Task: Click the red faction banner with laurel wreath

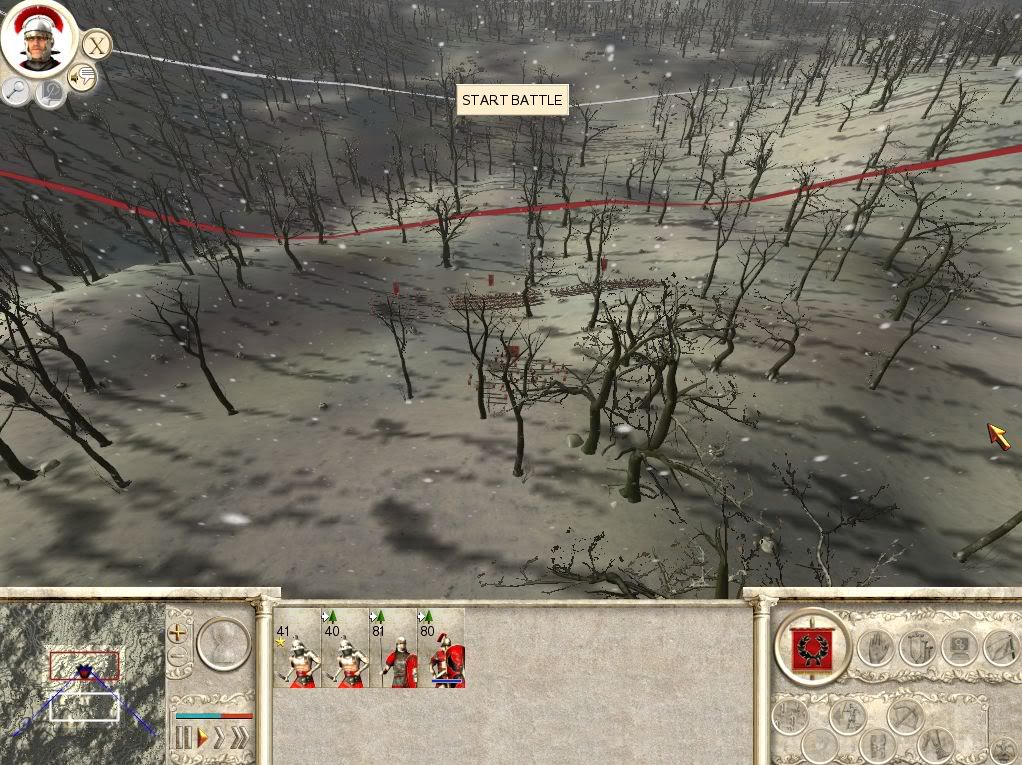Action: (x=813, y=647)
